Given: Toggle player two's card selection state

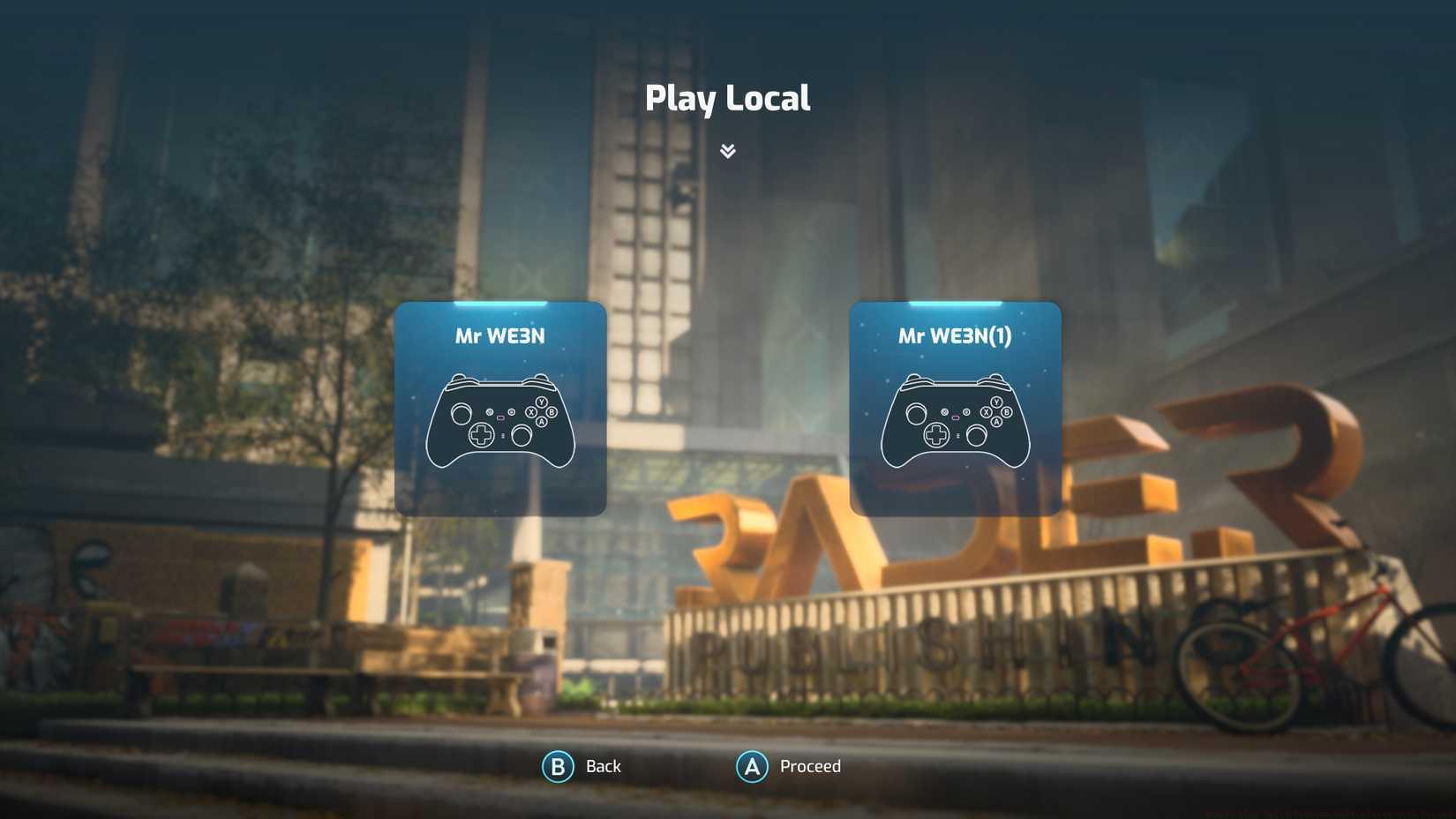Looking at the screenshot, I should (956, 408).
